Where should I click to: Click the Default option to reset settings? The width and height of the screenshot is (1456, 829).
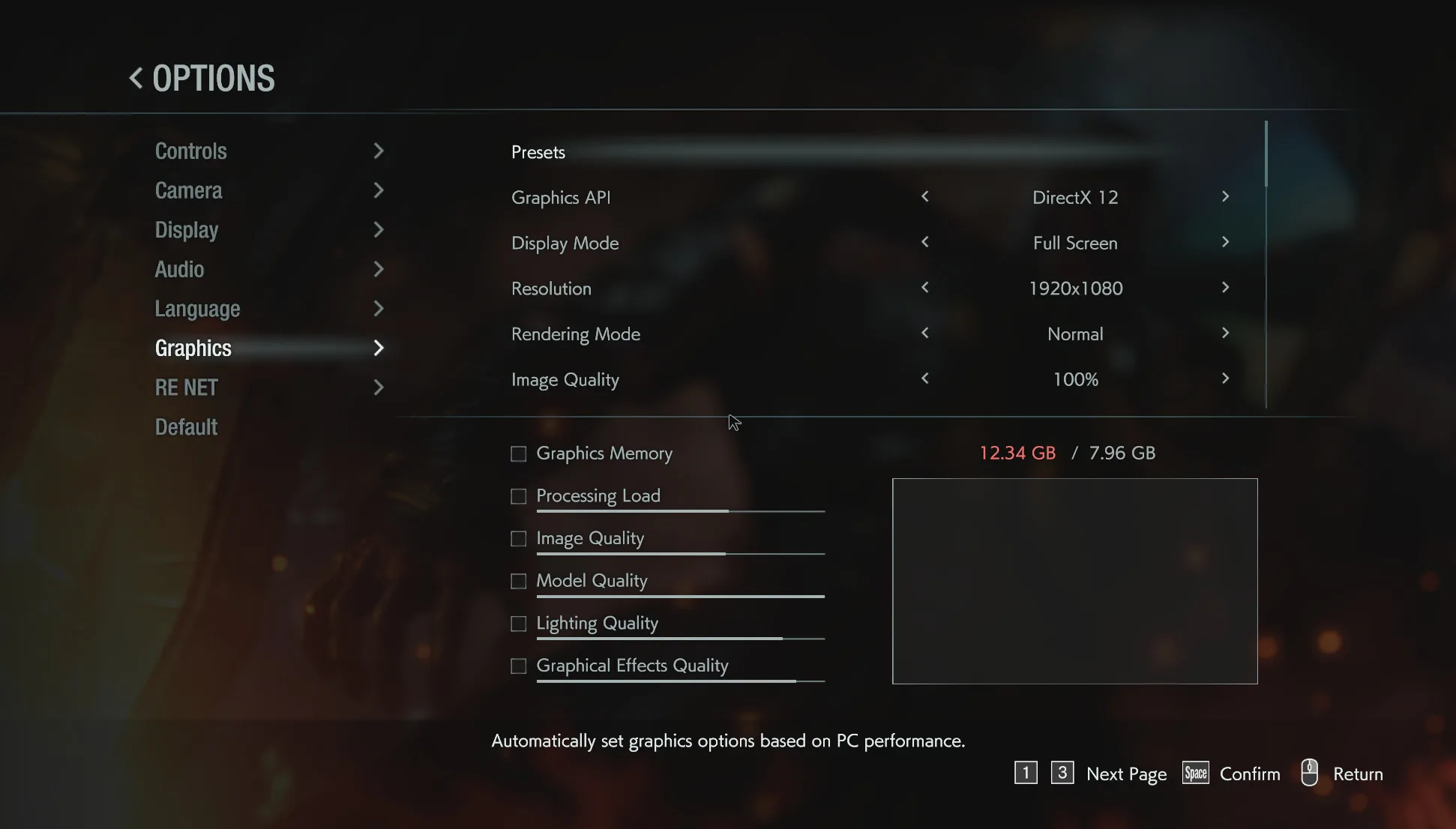185,426
